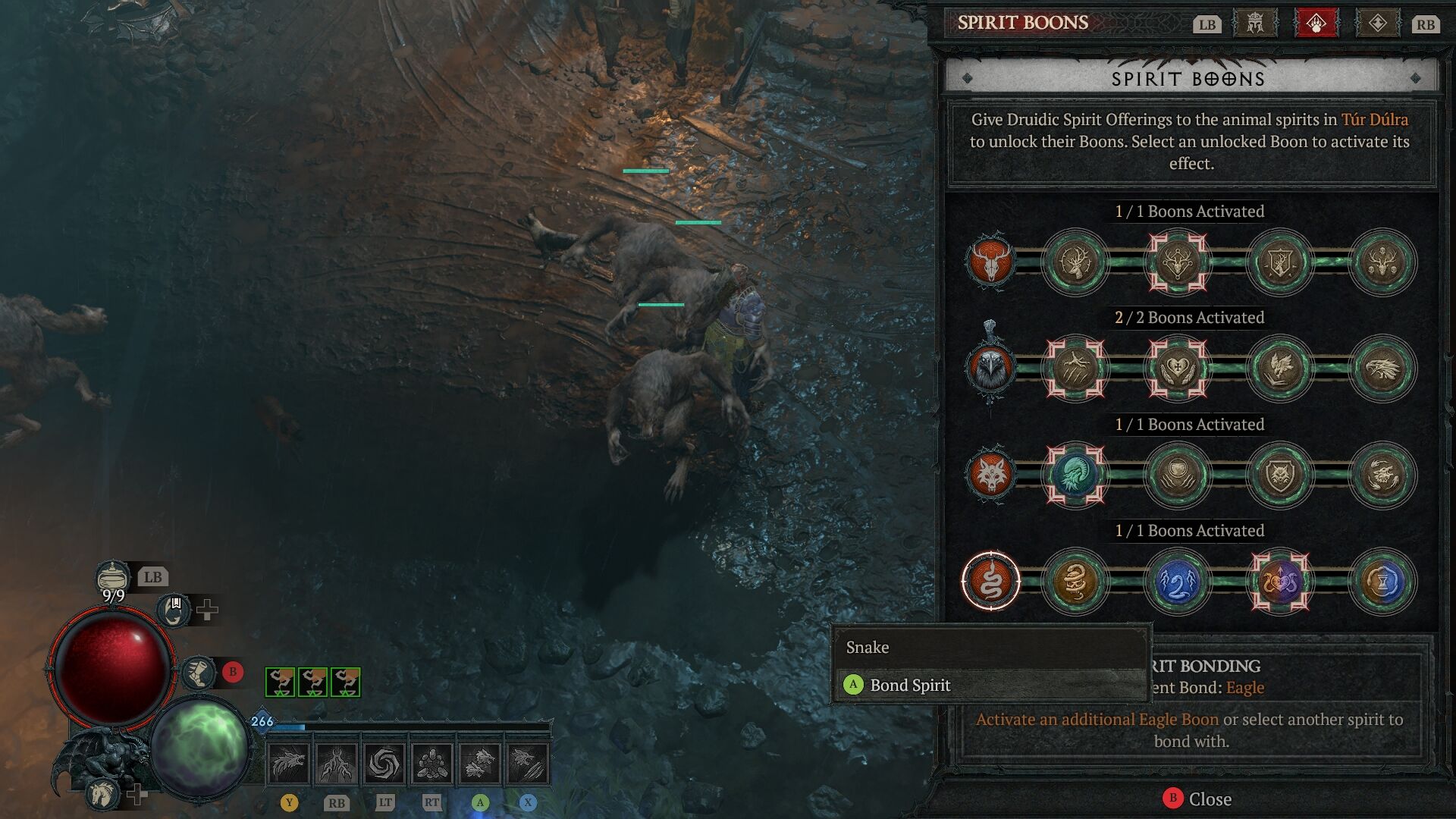This screenshot has width=1456, height=819.
Task: Switch to the helmet character tab
Action: tap(1256, 24)
